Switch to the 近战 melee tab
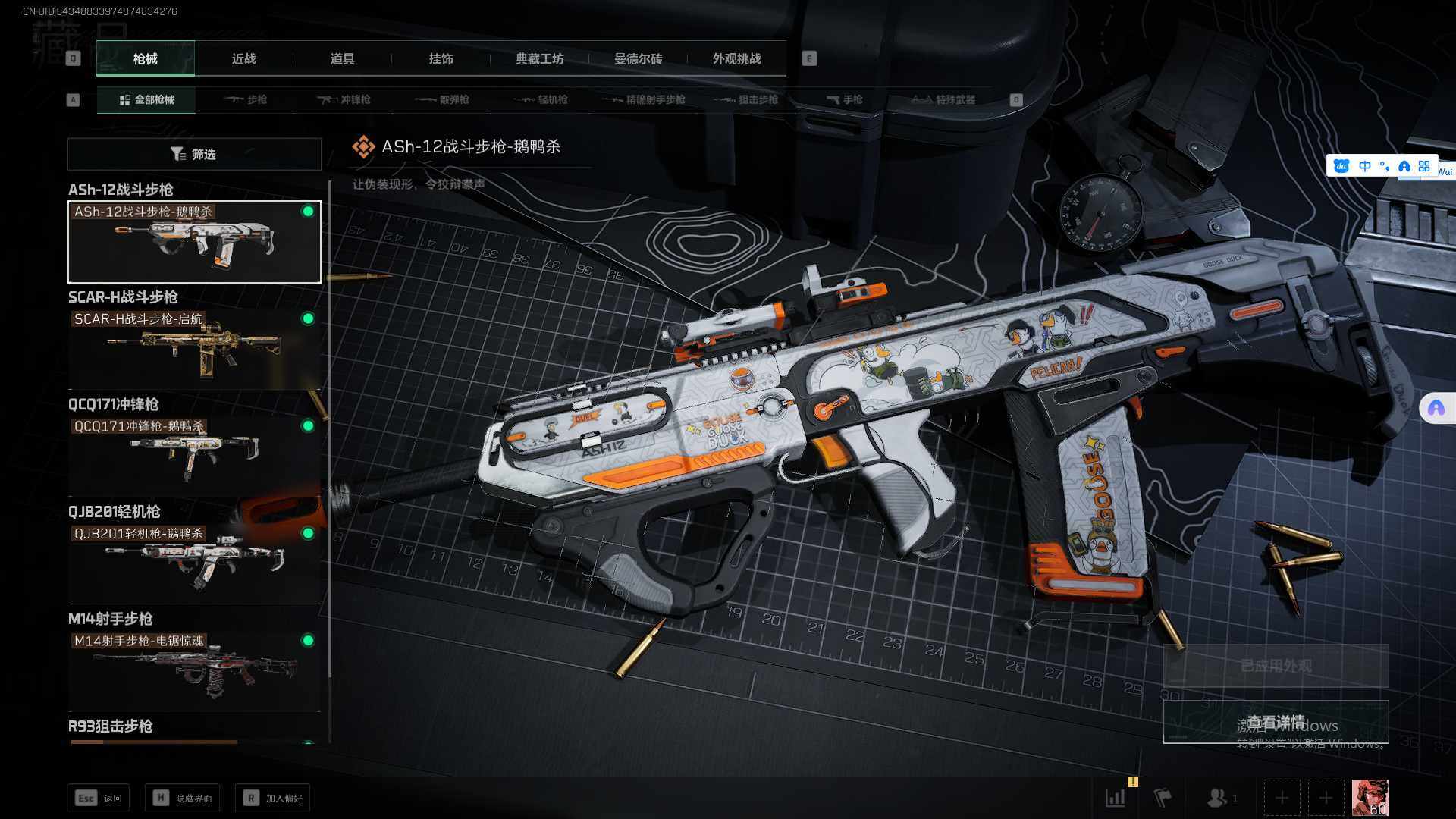 (x=243, y=58)
